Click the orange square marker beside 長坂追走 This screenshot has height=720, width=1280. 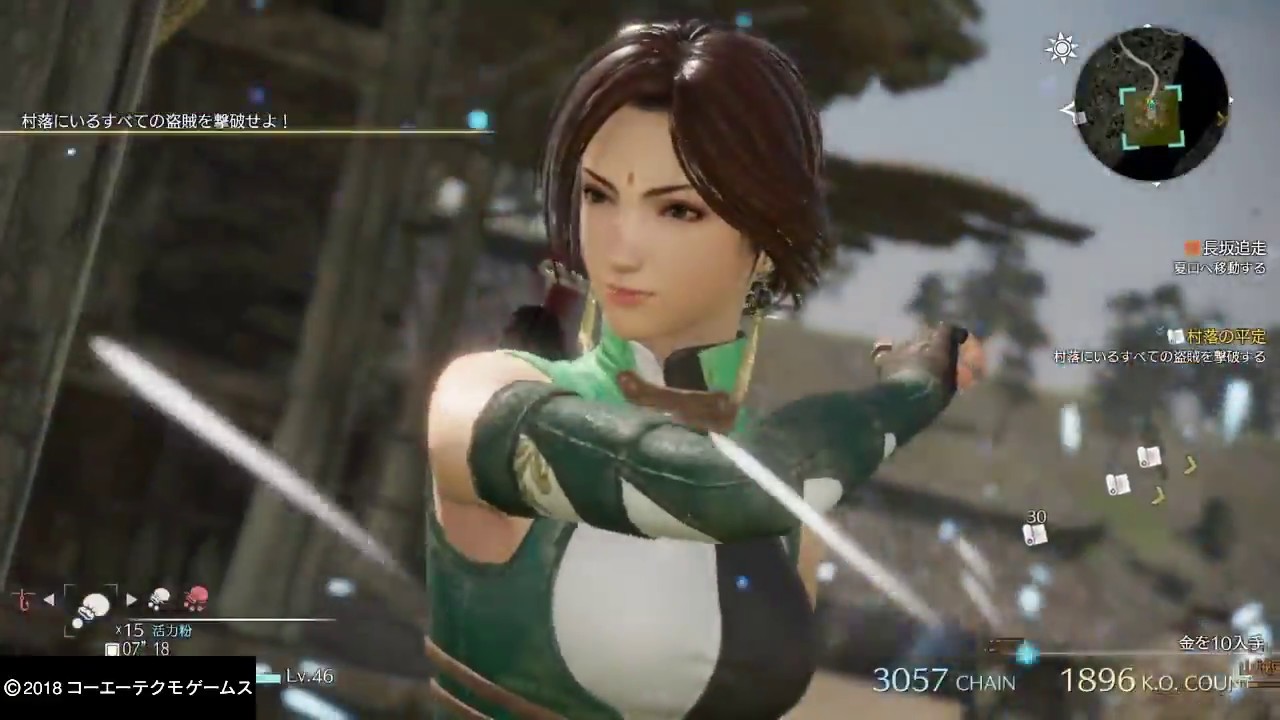(1191, 247)
